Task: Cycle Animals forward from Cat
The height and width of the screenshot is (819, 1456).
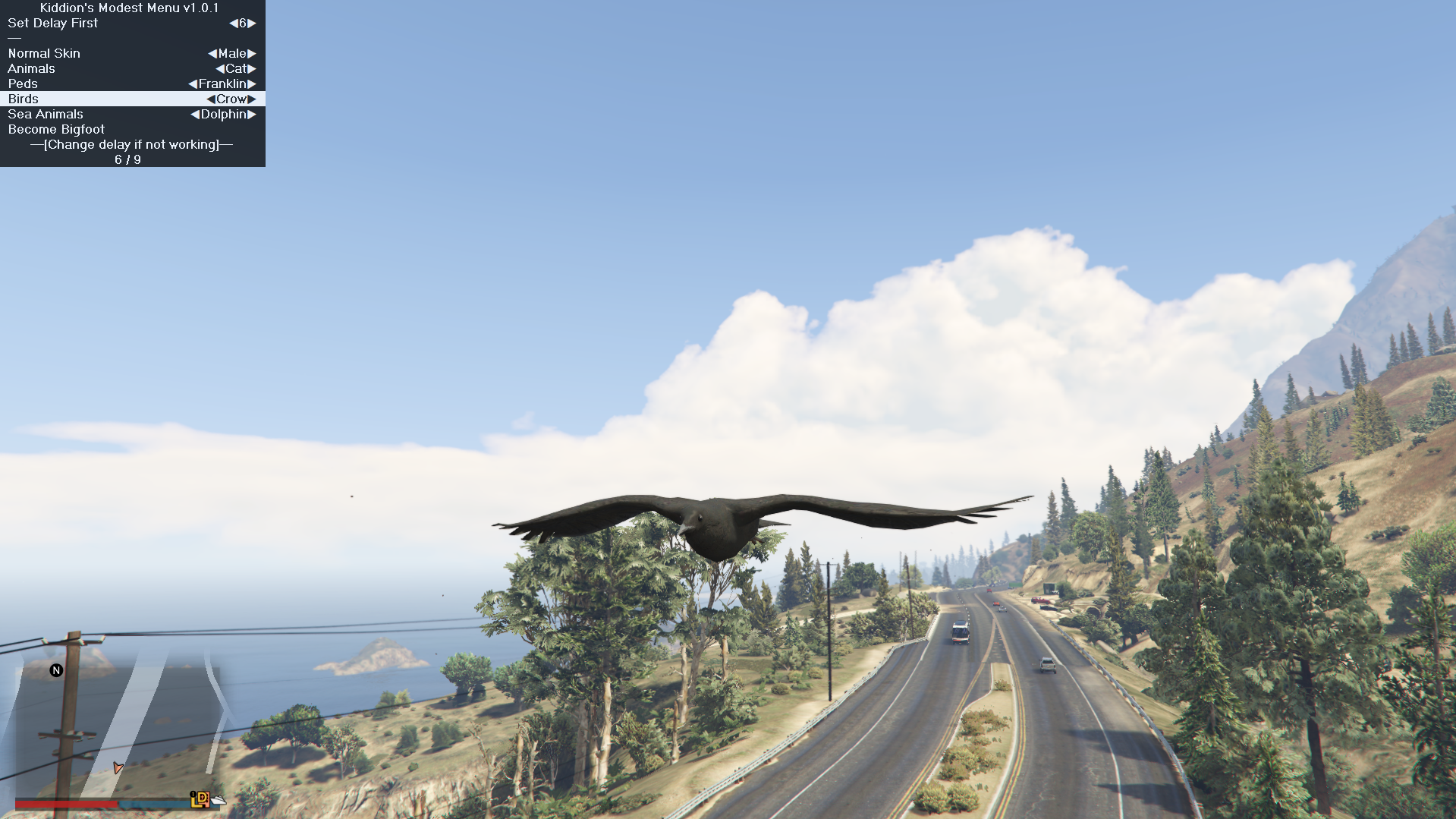Action: (x=252, y=68)
